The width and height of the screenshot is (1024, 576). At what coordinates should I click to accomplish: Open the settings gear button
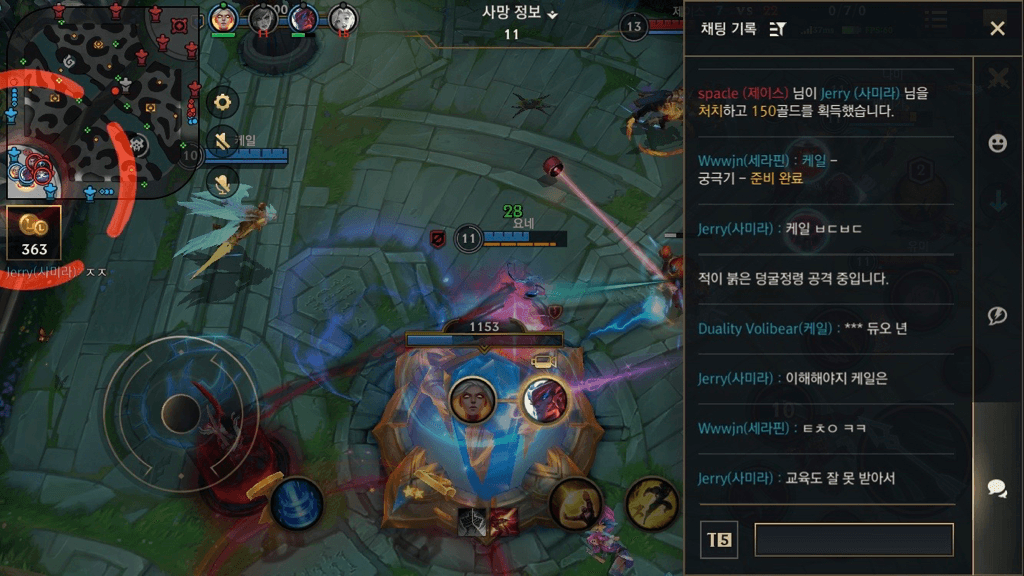(223, 101)
